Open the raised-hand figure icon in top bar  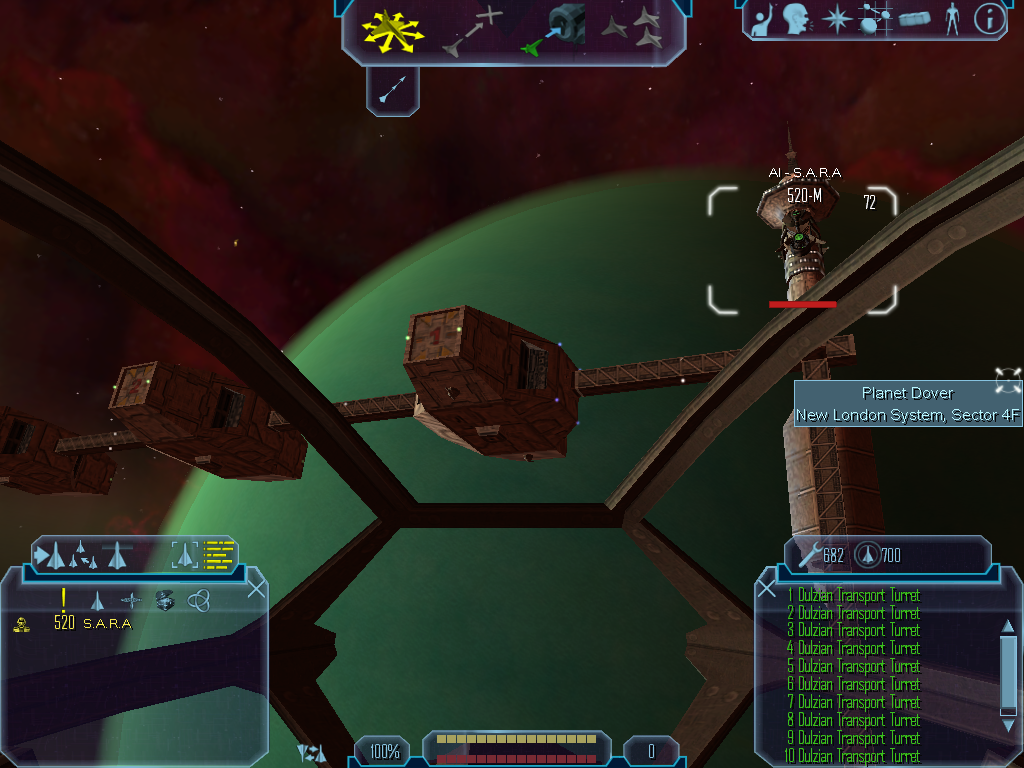point(764,19)
